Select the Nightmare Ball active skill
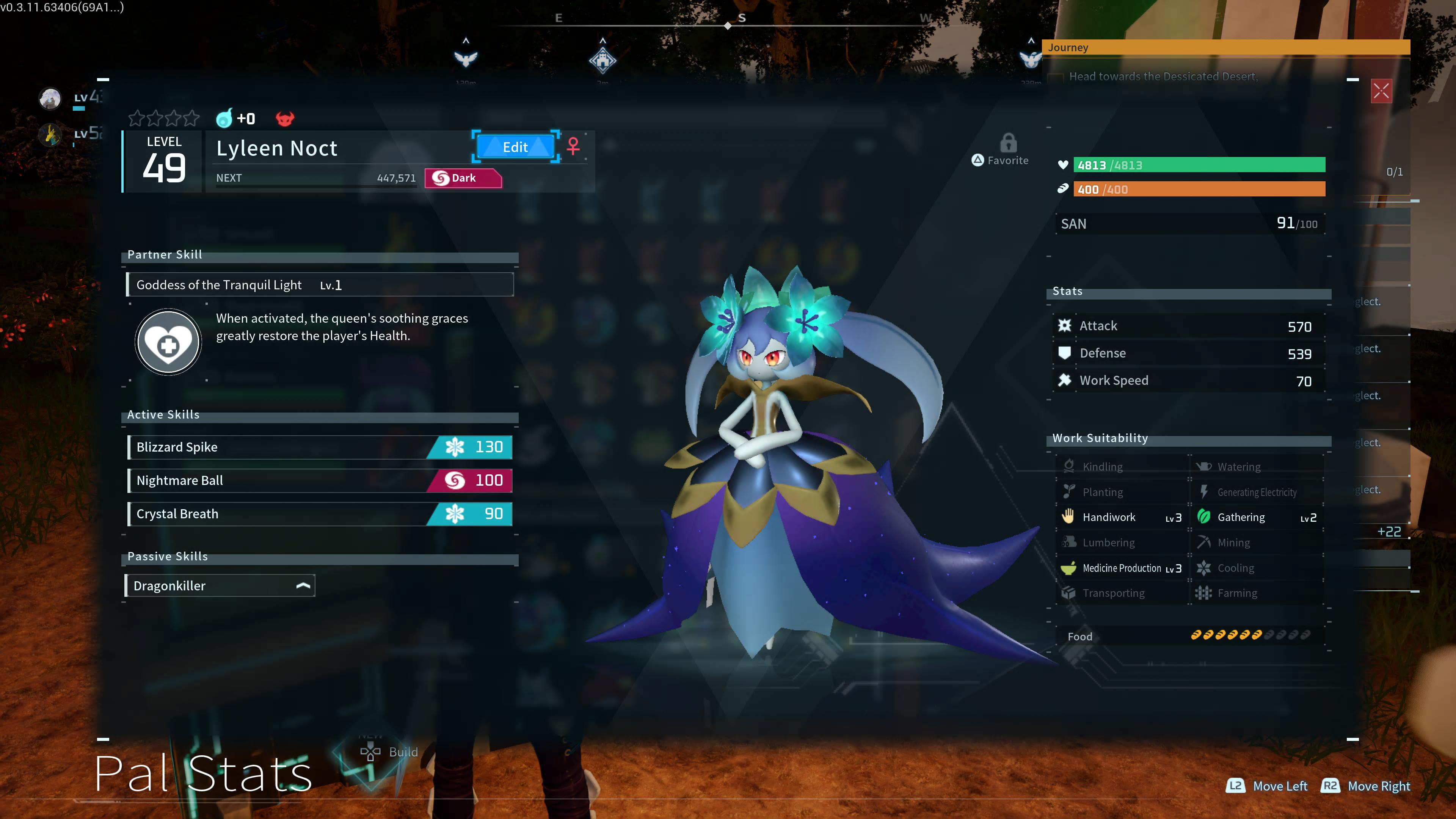1456x819 pixels. [320, 480]
